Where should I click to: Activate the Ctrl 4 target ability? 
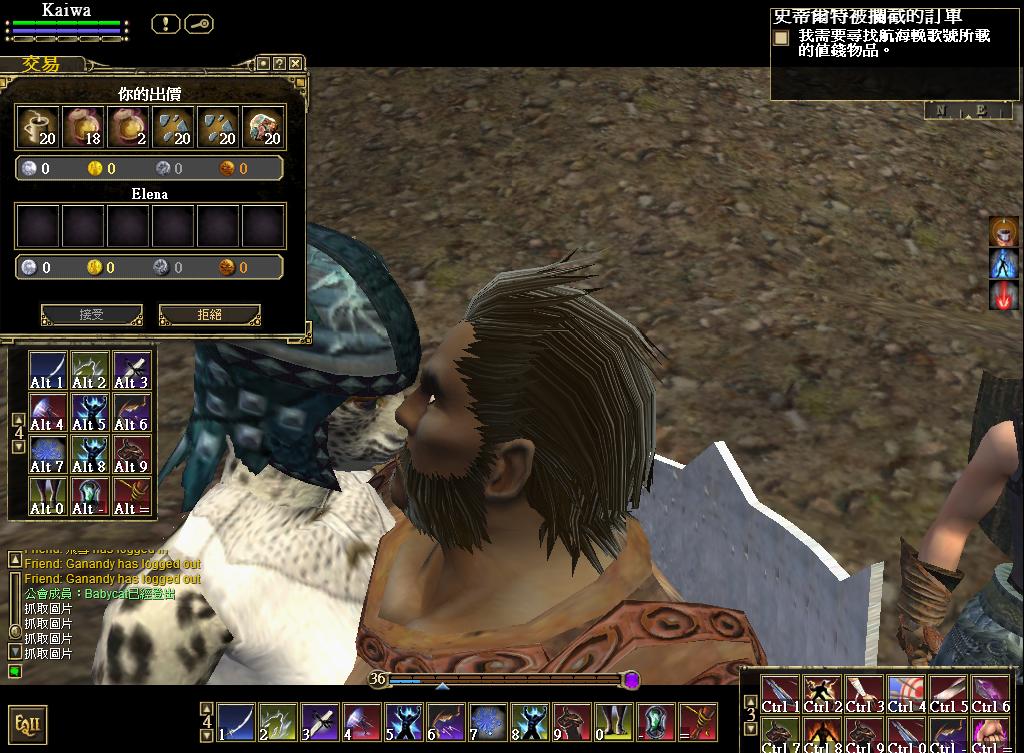[x=907, y=694]
